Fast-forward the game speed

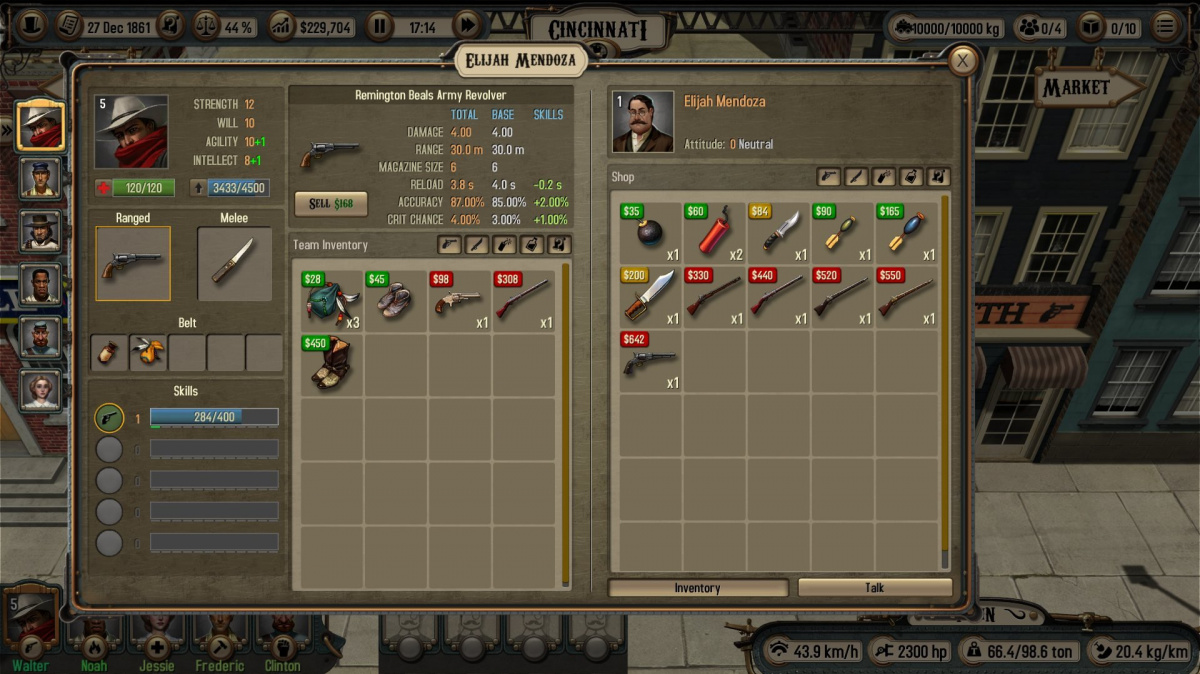[467, 27]
